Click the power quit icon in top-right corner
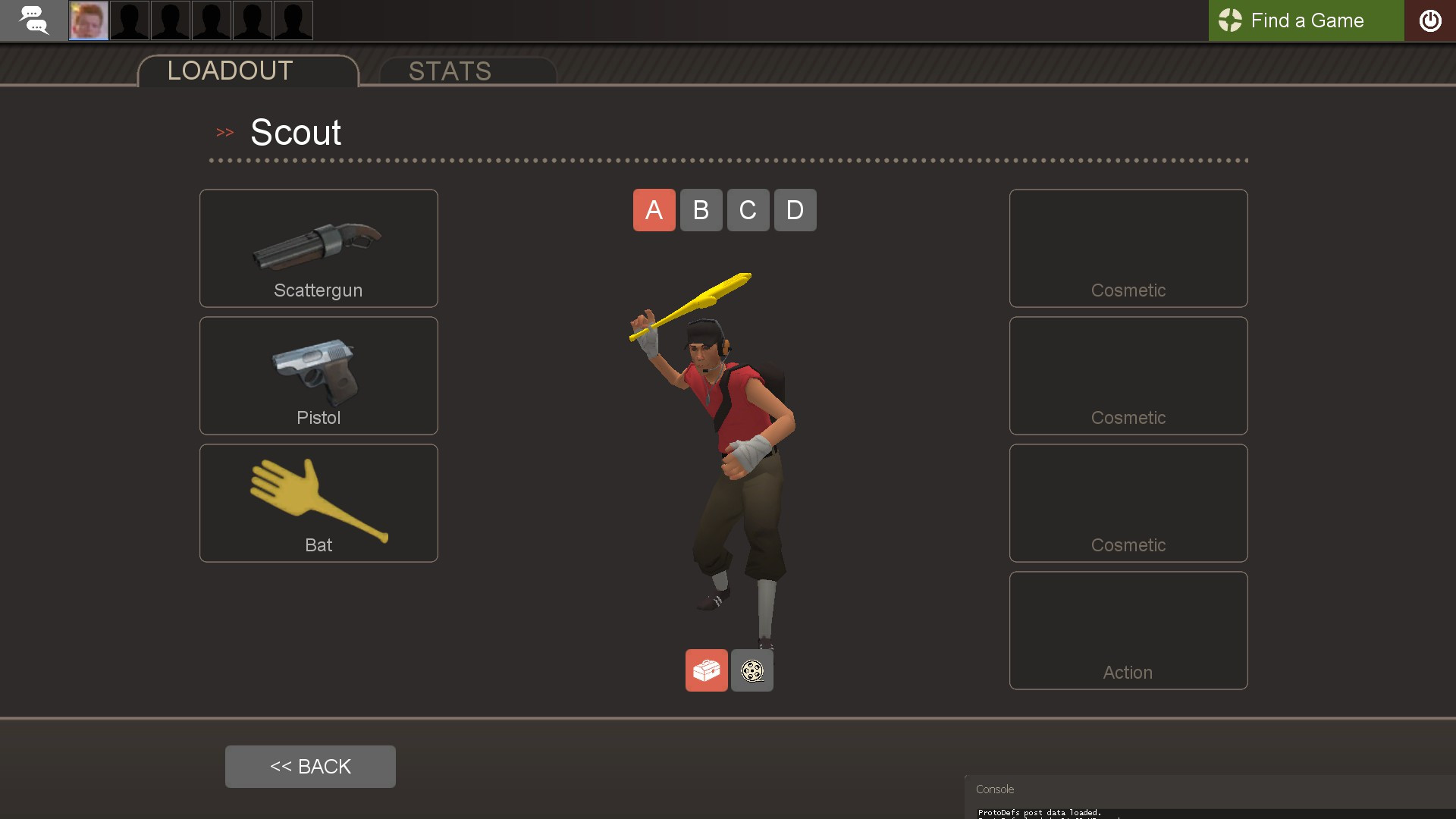1456x819 pixels. pyautogui.click(x=1432, y=20)
